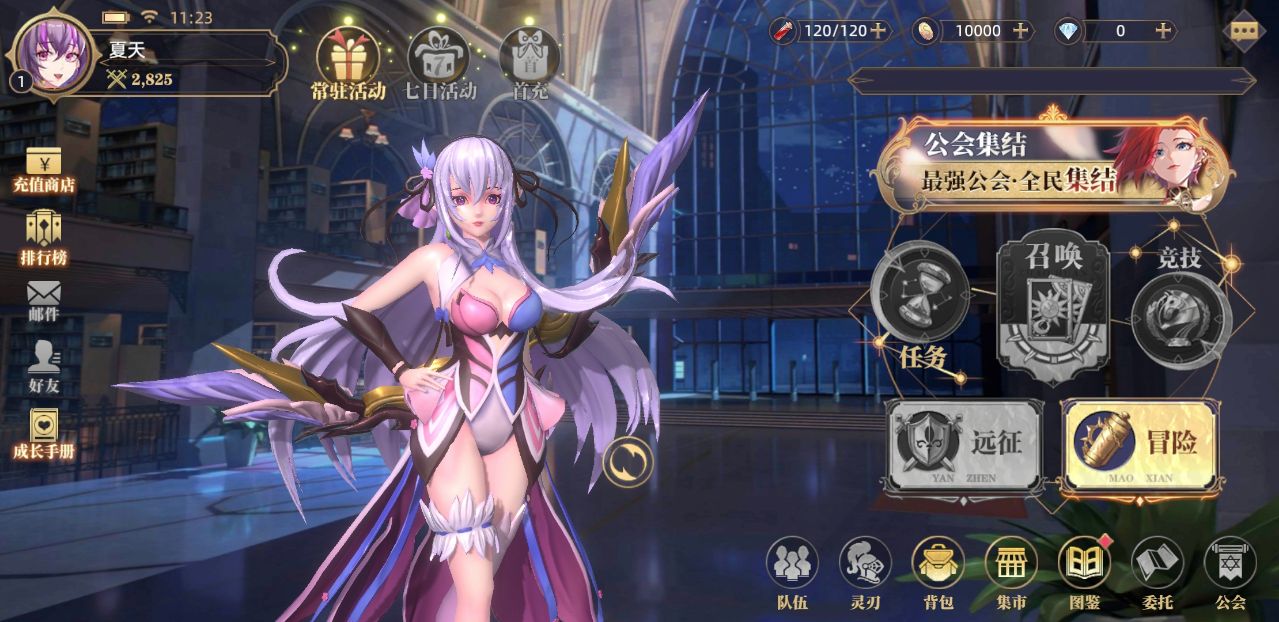Open 常驻活动 event gift box

click(347, 57)
